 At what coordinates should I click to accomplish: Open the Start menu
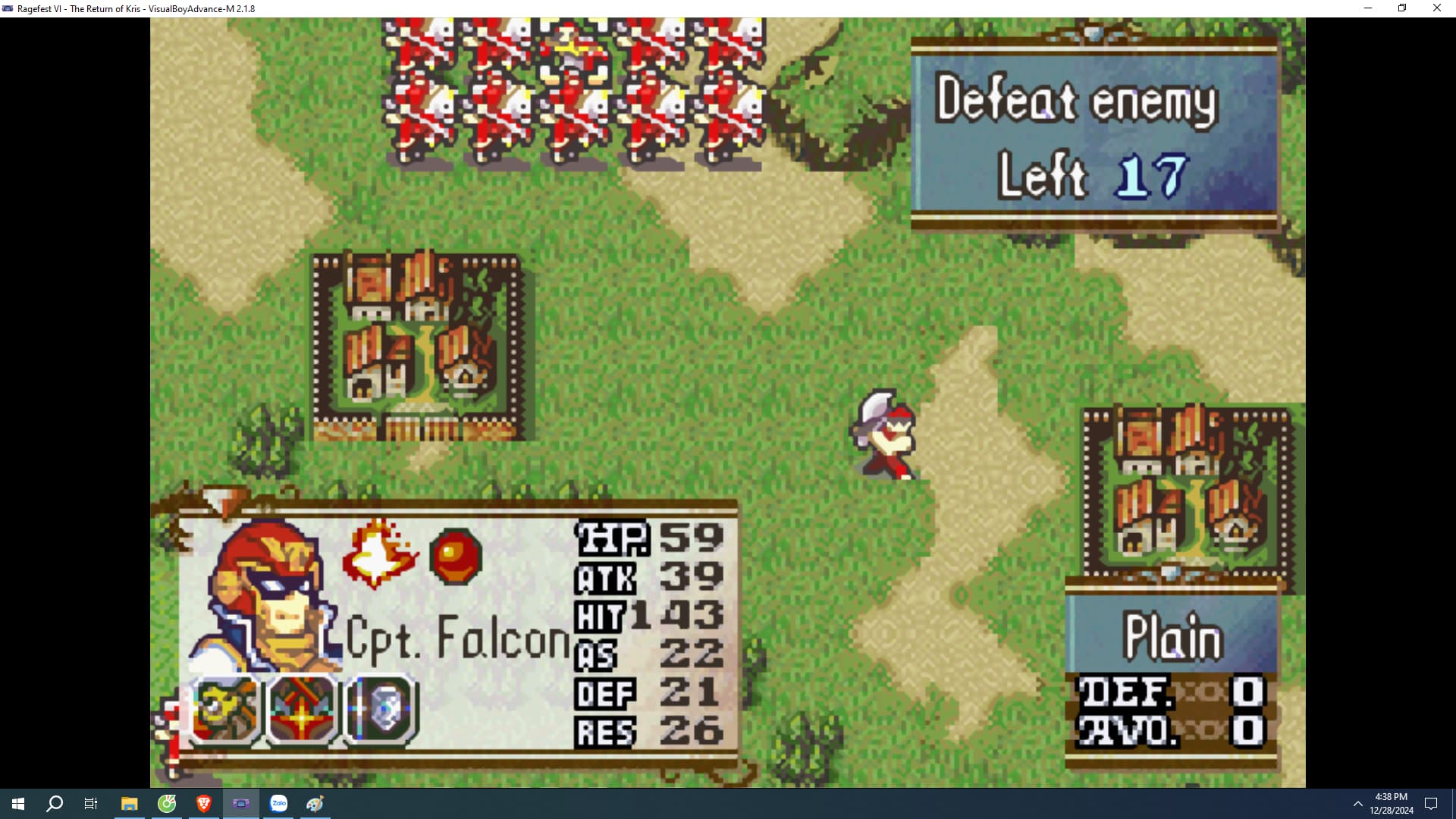tap(17, 804)
